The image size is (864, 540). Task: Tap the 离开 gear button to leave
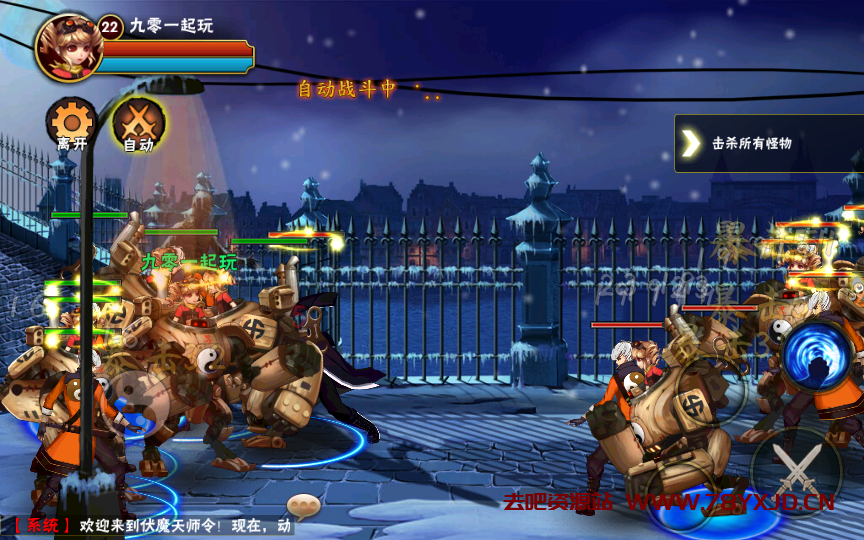(71, 124)
